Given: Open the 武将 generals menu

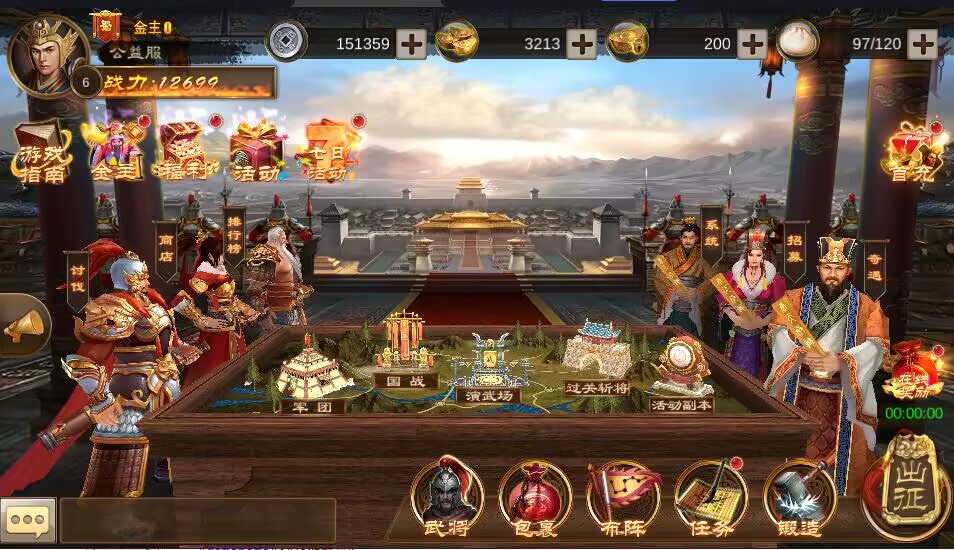Looking at the screenshot, I should 446,496.
